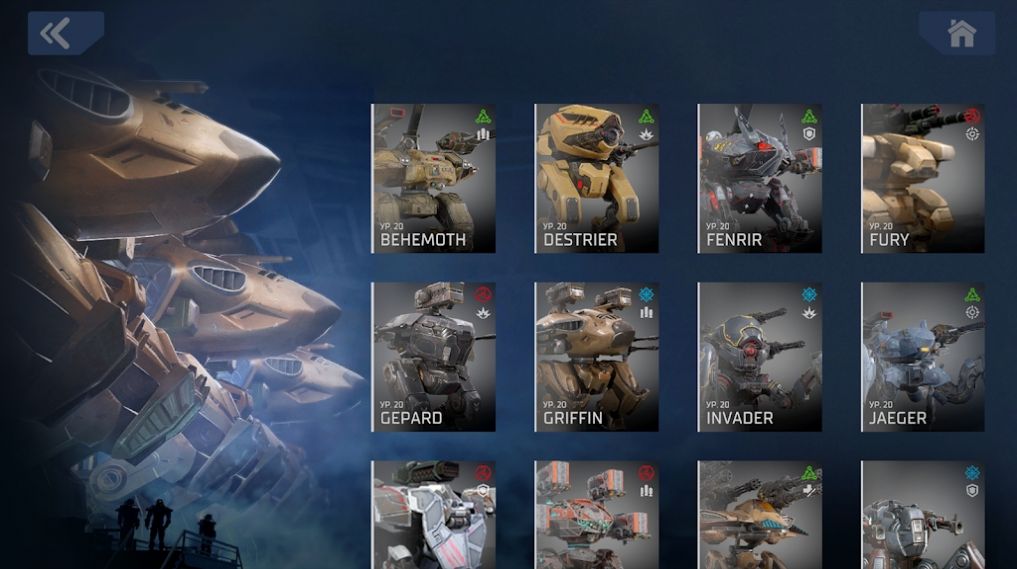1017x569 pixels.
Task: Select the Gepard robot card
Action: (x=433, y=356)
